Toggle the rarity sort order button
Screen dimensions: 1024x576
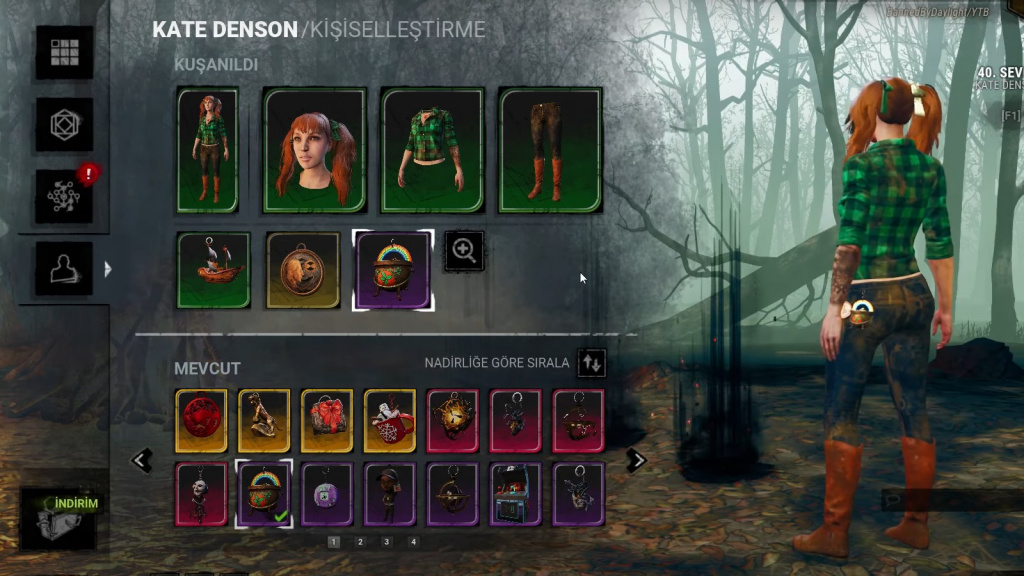click(x=591, y=362)
